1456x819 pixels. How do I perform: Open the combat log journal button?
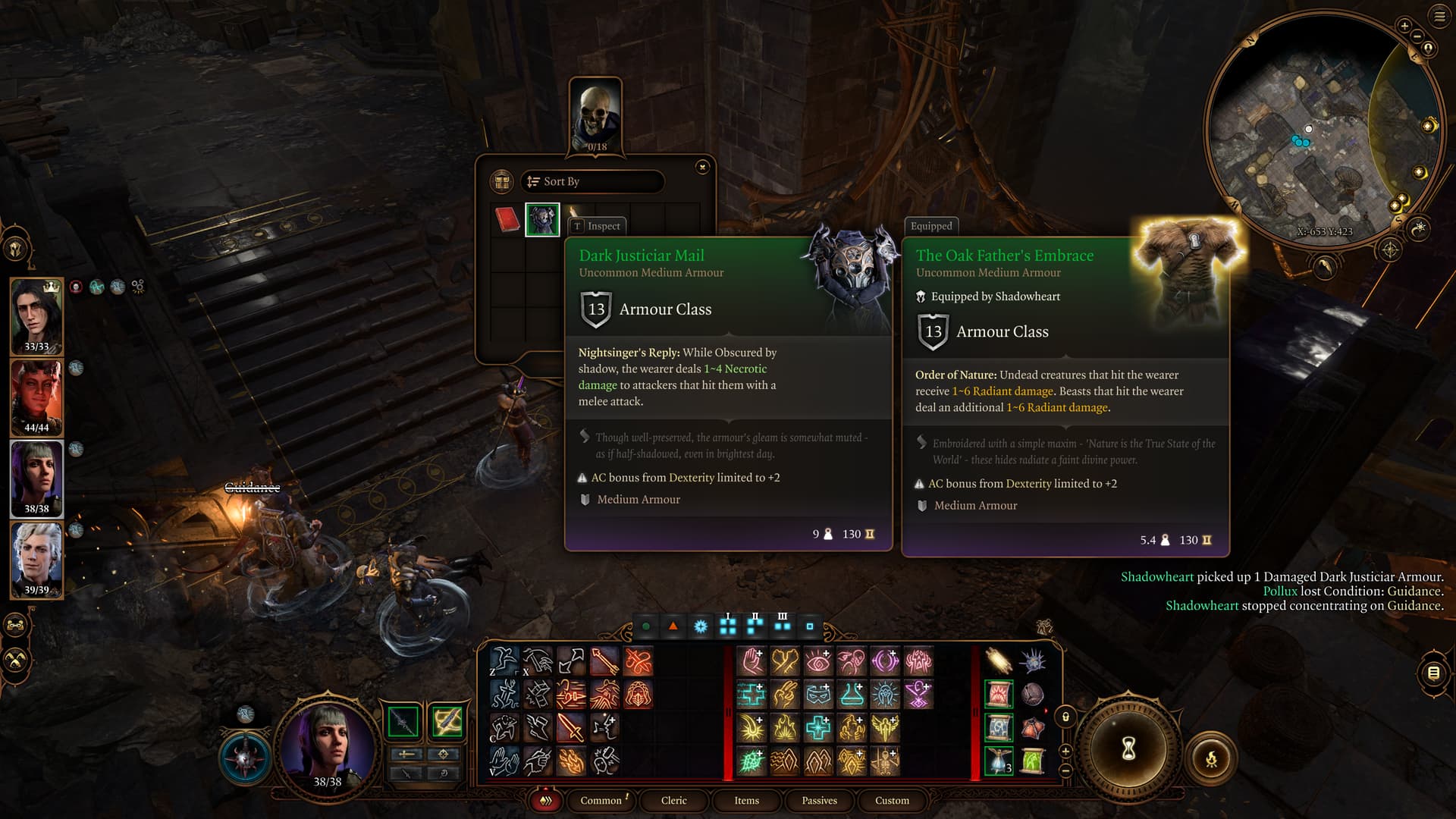pos(1433,673)
